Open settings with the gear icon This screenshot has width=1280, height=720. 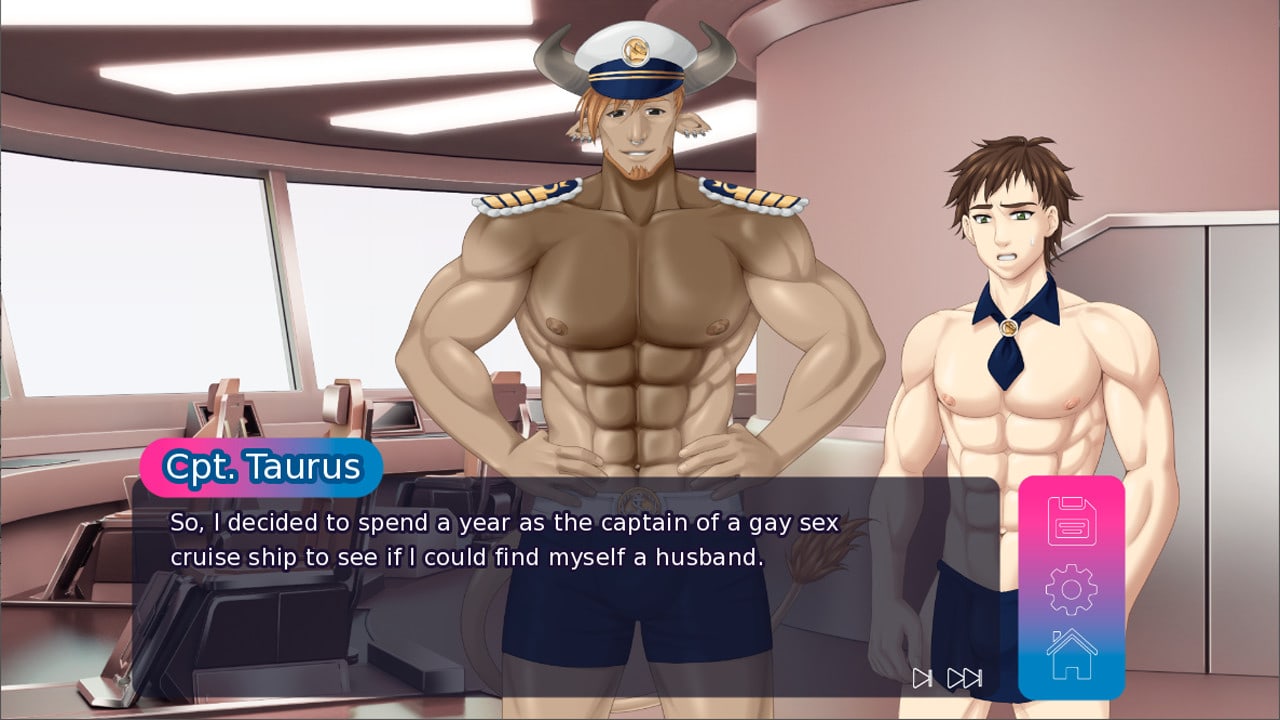[1071, 589]
